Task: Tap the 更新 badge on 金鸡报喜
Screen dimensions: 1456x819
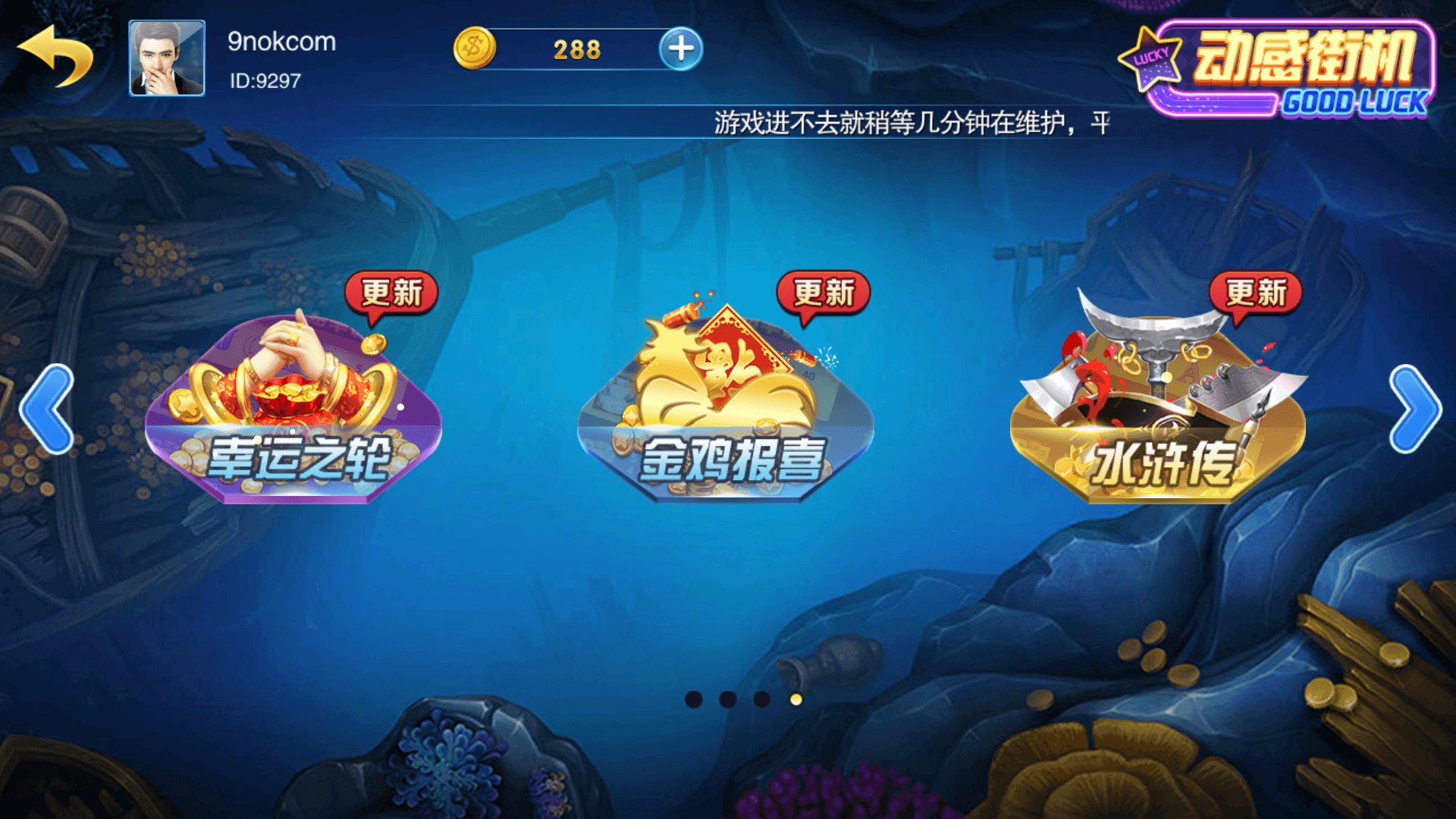Action: (824, 292)
